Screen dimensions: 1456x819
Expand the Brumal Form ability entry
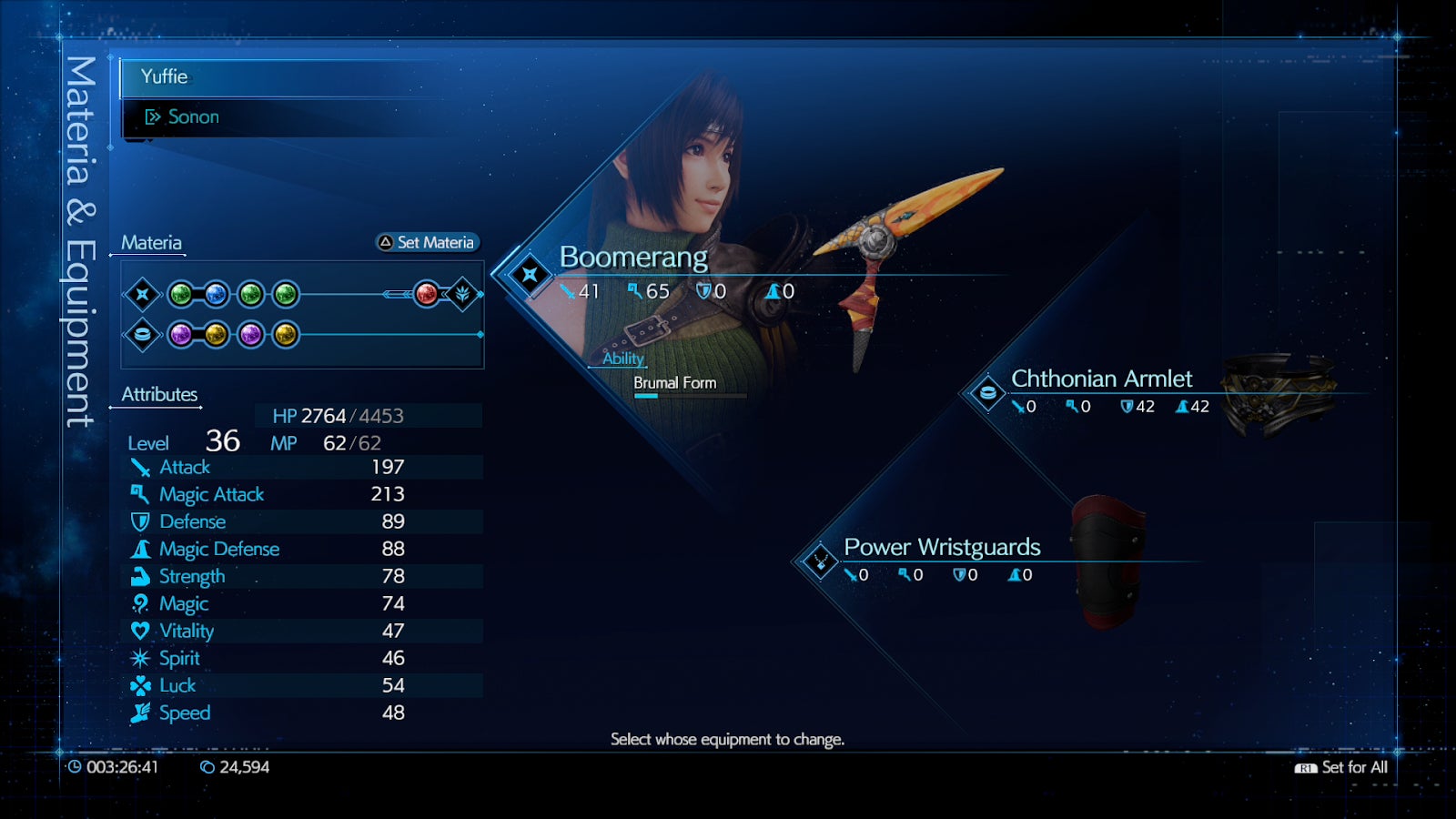(x=675, y=383)
